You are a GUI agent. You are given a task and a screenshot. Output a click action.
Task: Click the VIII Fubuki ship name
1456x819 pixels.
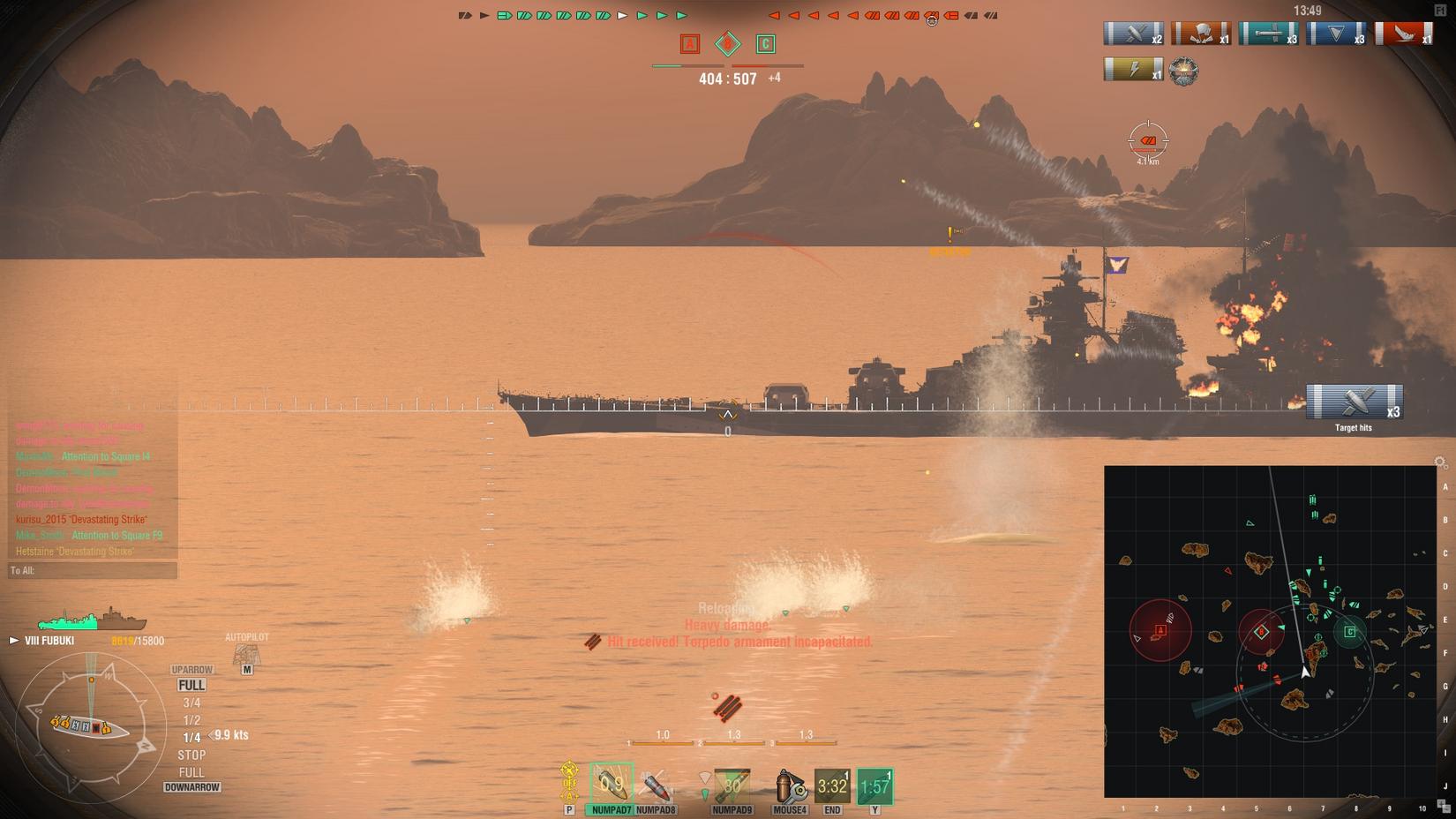(x=49, y=641)
